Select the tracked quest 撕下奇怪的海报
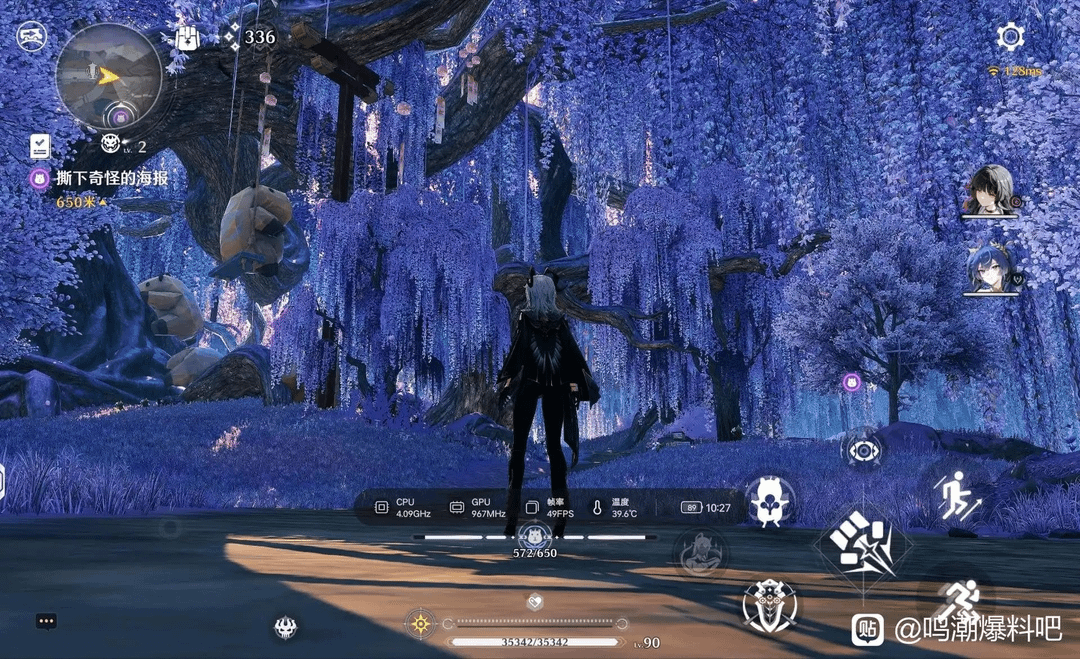The height and width of the screenshot is (659, 1080). 111,178
